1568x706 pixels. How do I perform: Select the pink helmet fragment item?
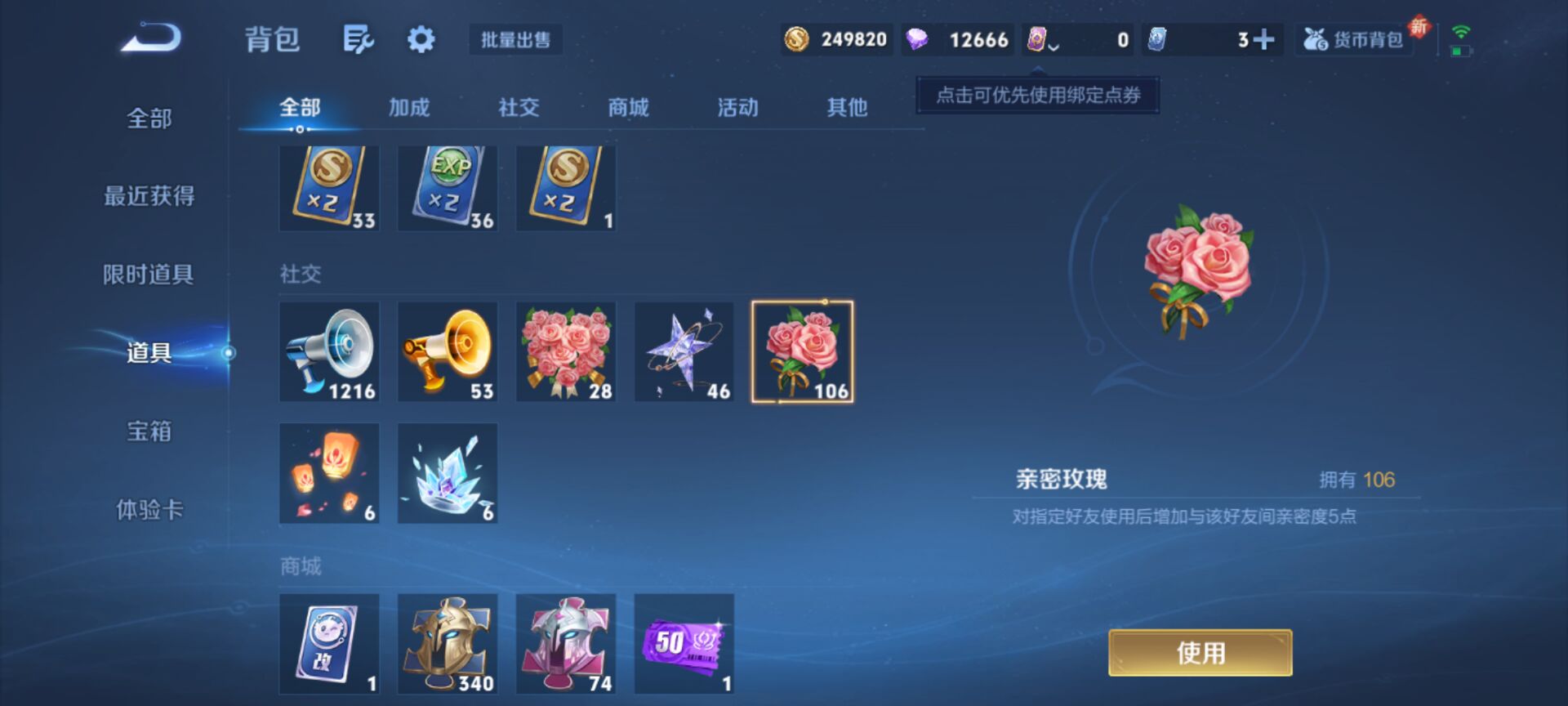(564, 643)
